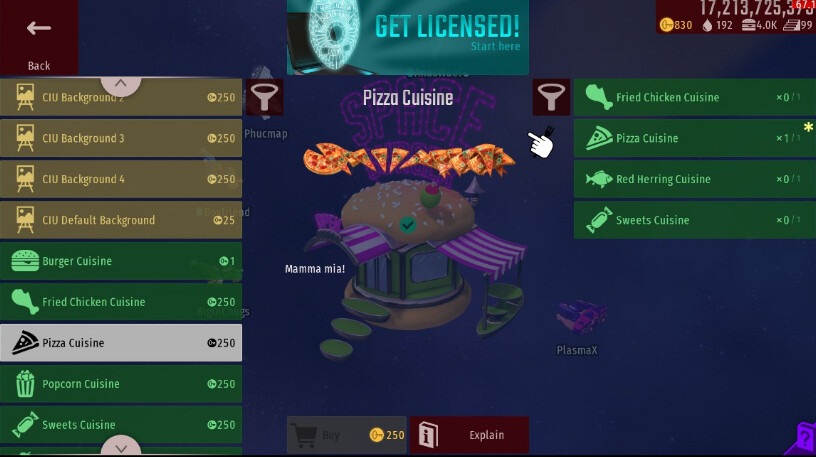Open the Get Licensed banner
Screen dimensions: 816x457
(408, 38)
